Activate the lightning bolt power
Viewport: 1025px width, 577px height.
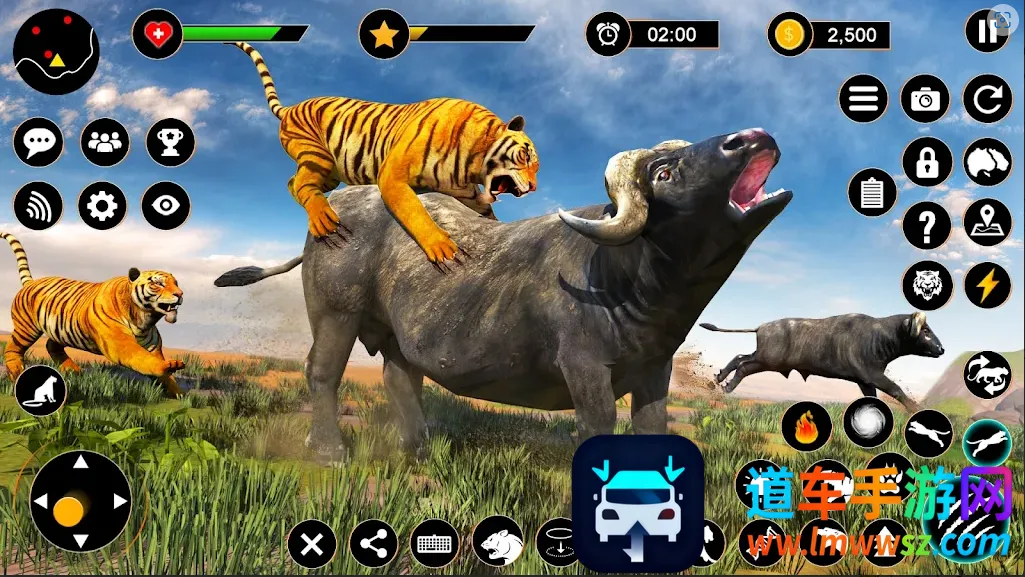point(987,285)
